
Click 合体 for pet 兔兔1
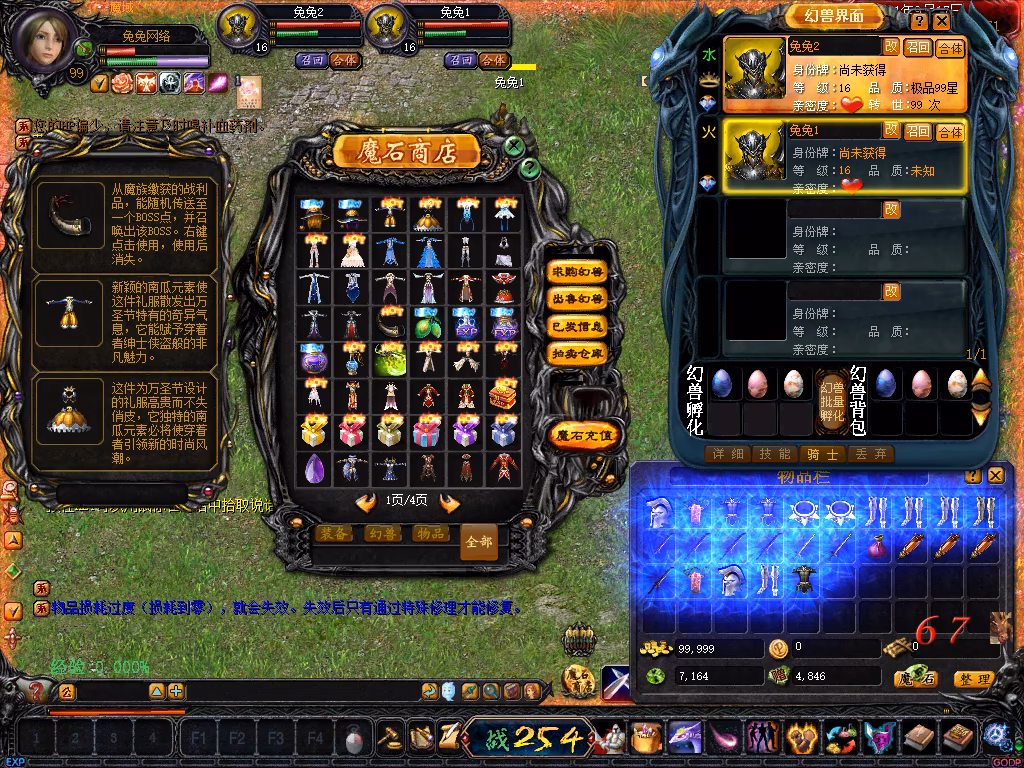[x=949, y=131]
